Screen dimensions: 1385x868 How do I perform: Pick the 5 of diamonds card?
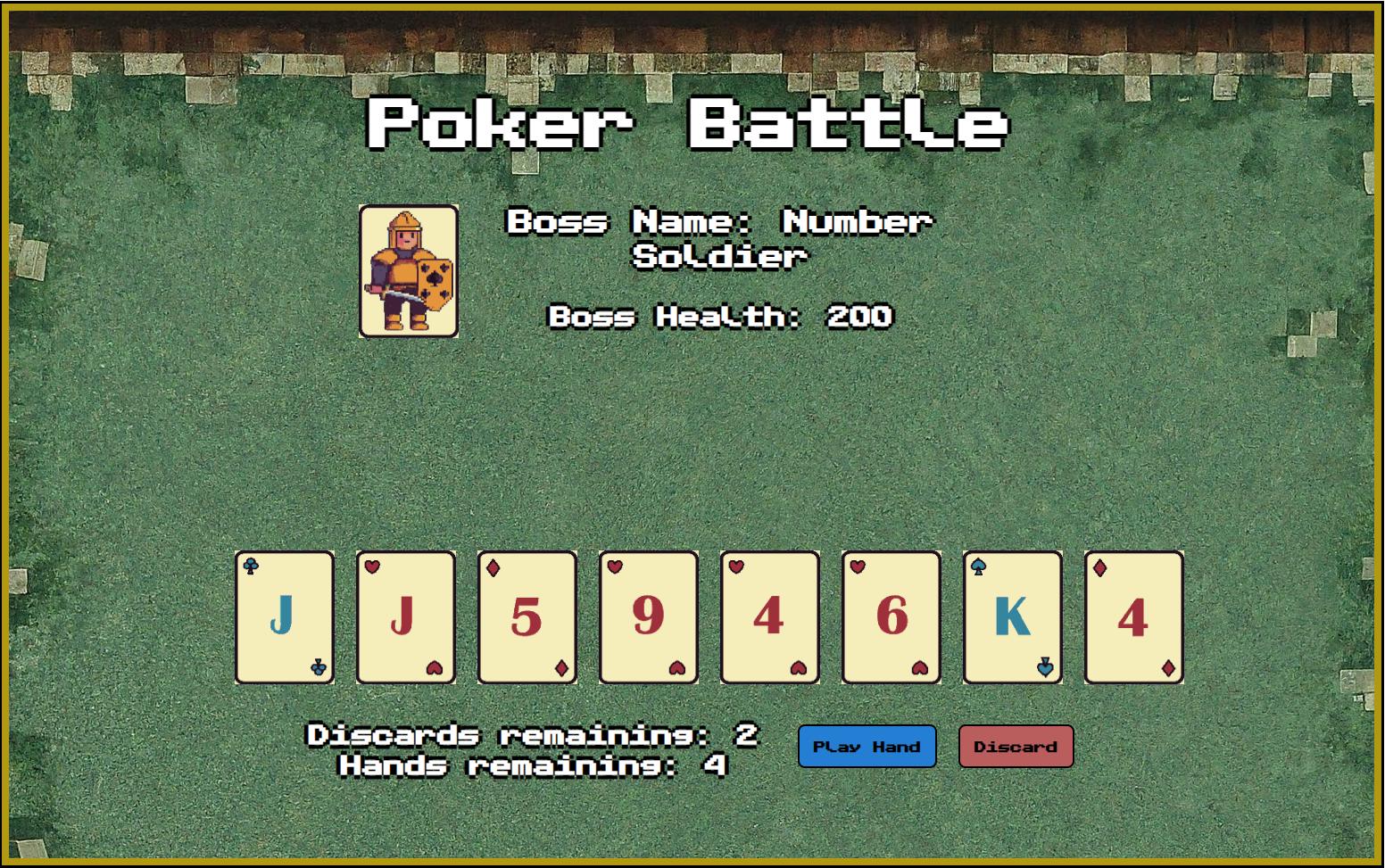click(527, 617)
